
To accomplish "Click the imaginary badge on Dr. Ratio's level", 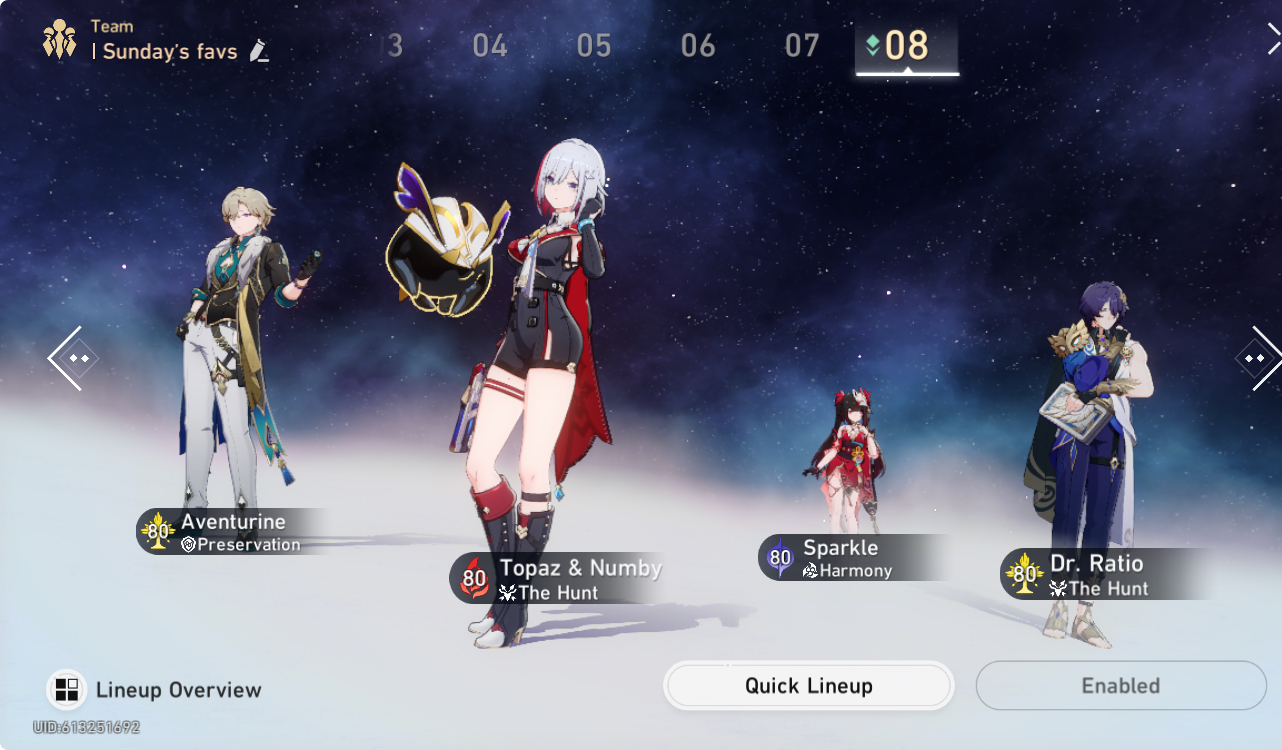I will pyautogui.click(x=1022, y=573).
